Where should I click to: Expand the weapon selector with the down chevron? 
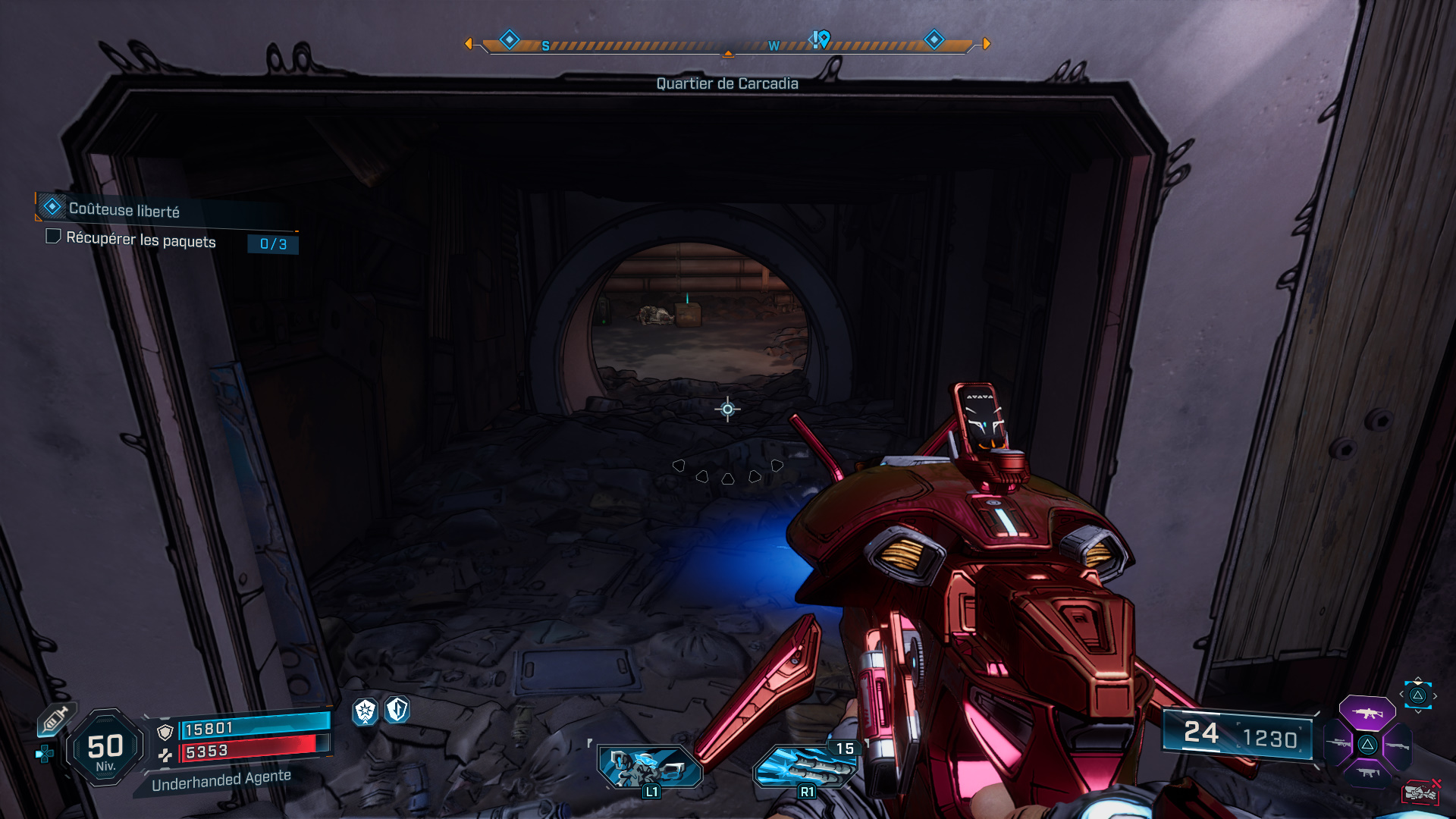1417,711
